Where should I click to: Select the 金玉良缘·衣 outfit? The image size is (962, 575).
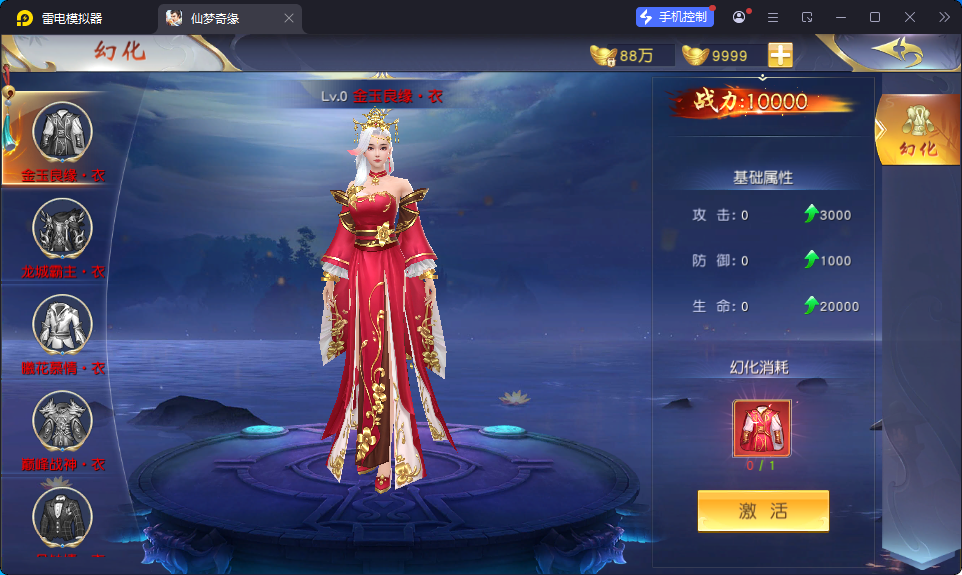63,132
